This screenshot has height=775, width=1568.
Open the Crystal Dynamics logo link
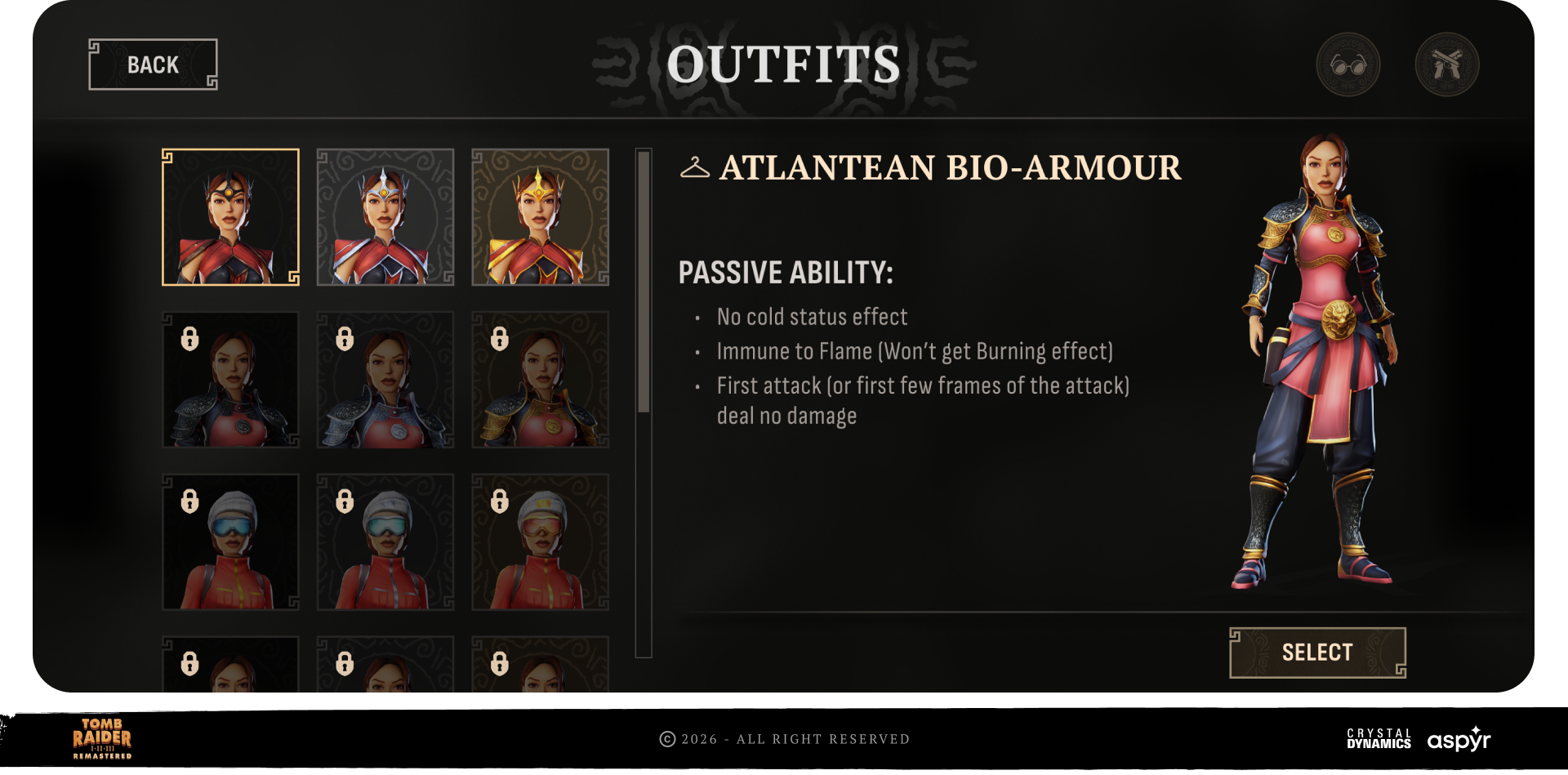click(x=1379, y=738)
